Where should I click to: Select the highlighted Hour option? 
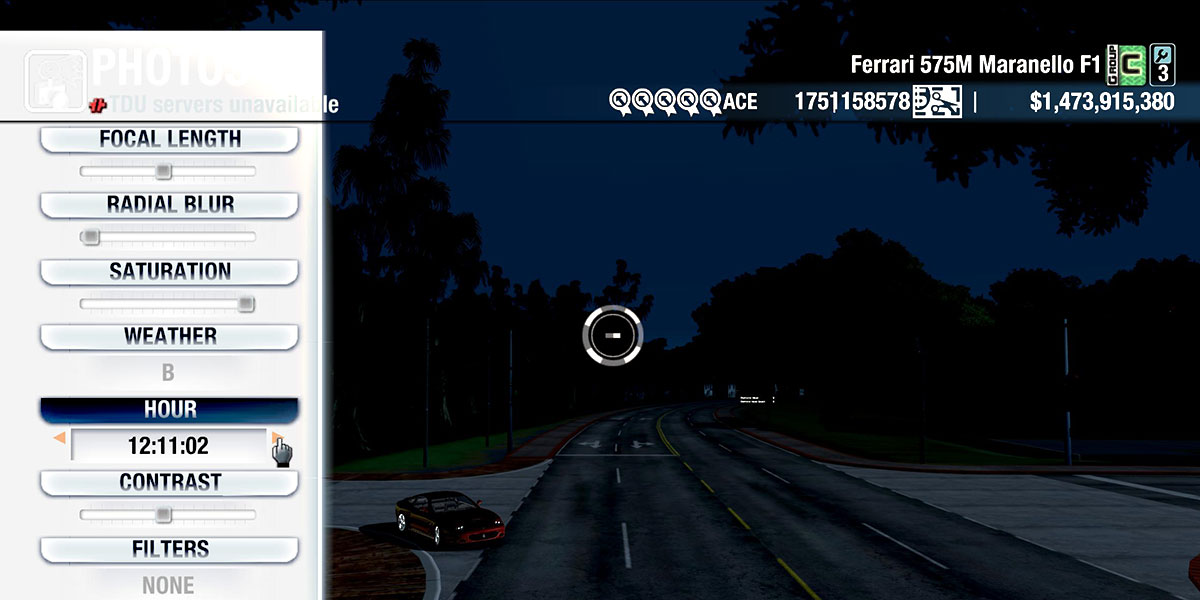click(169, 410)
